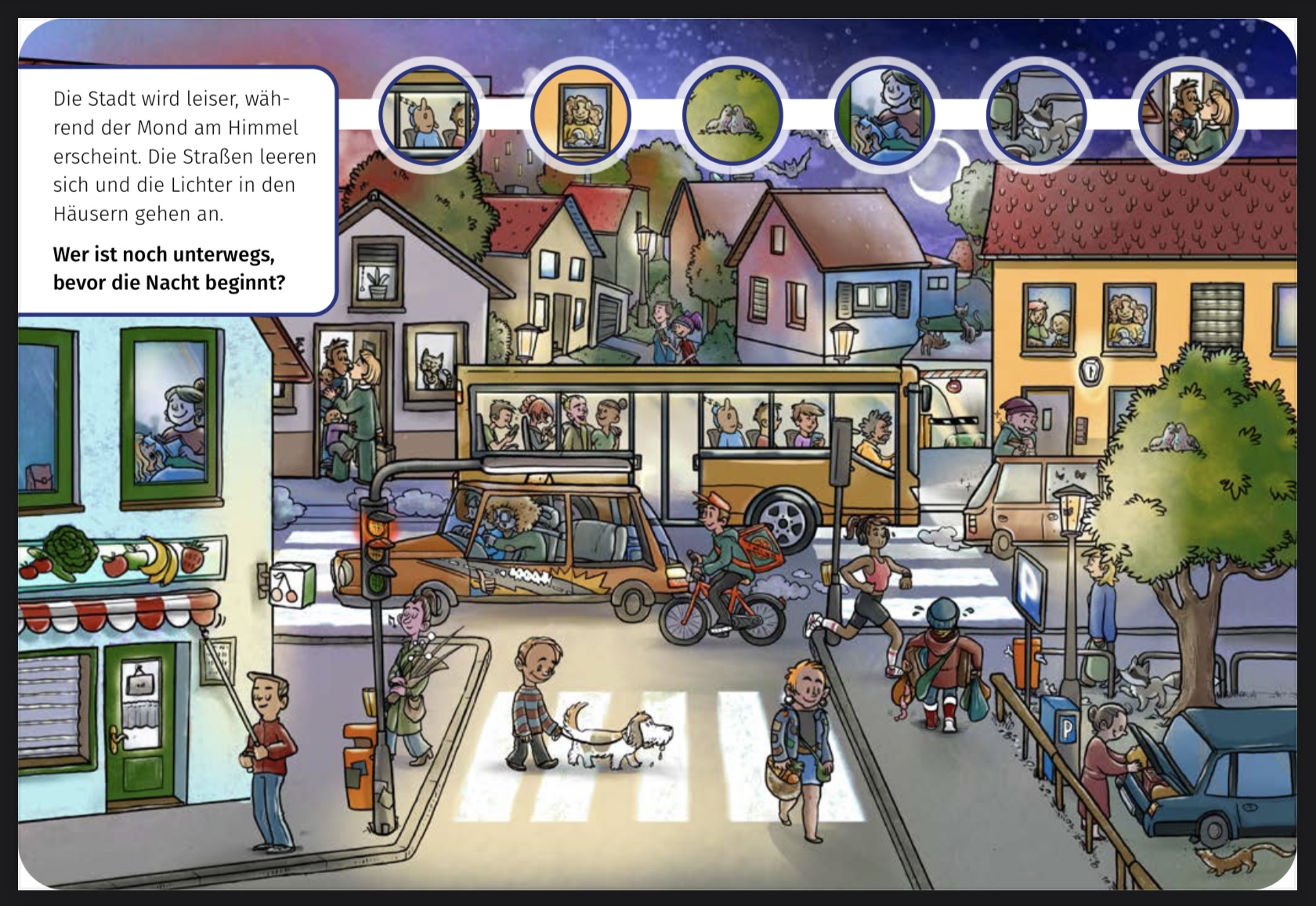Pick the two cuddling birds target circle

point(732,115)
